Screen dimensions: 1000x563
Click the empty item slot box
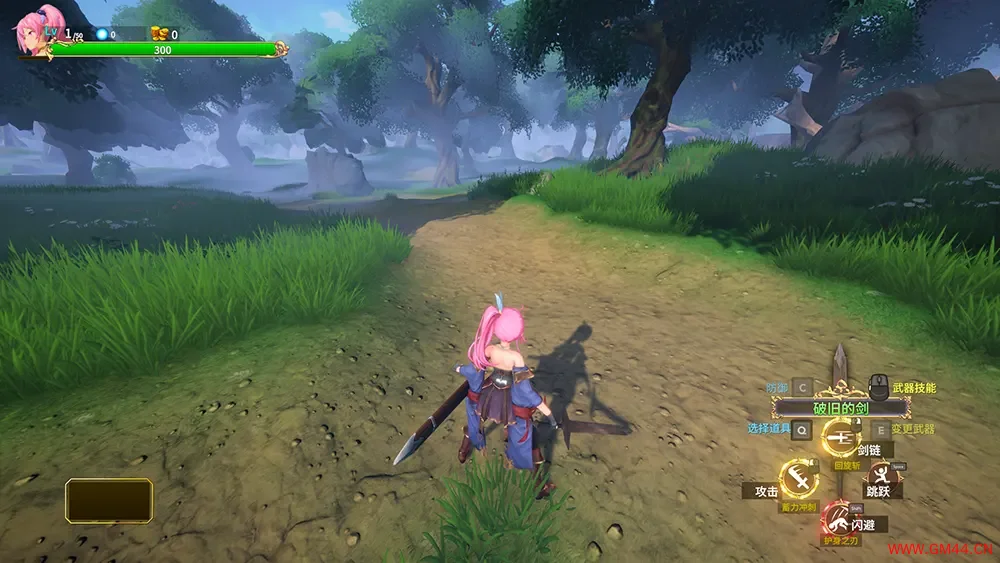coord(109,500)
